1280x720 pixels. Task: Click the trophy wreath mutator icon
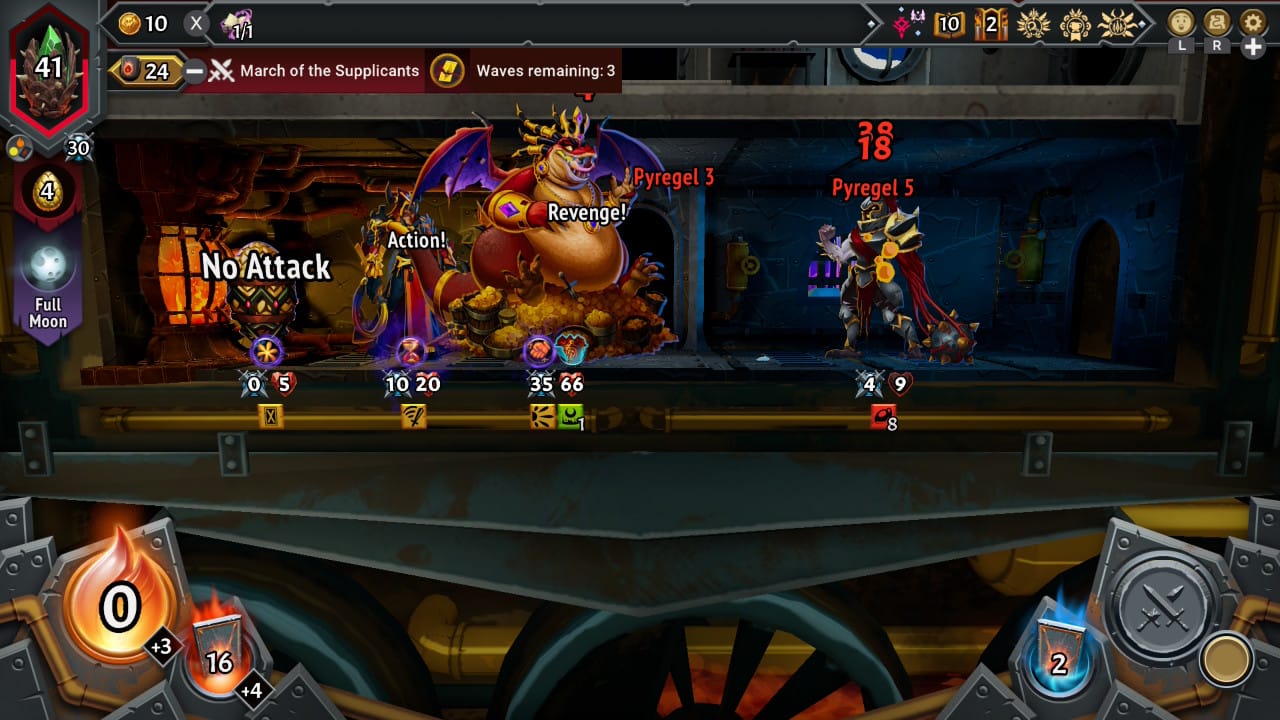coord(1077,23)
